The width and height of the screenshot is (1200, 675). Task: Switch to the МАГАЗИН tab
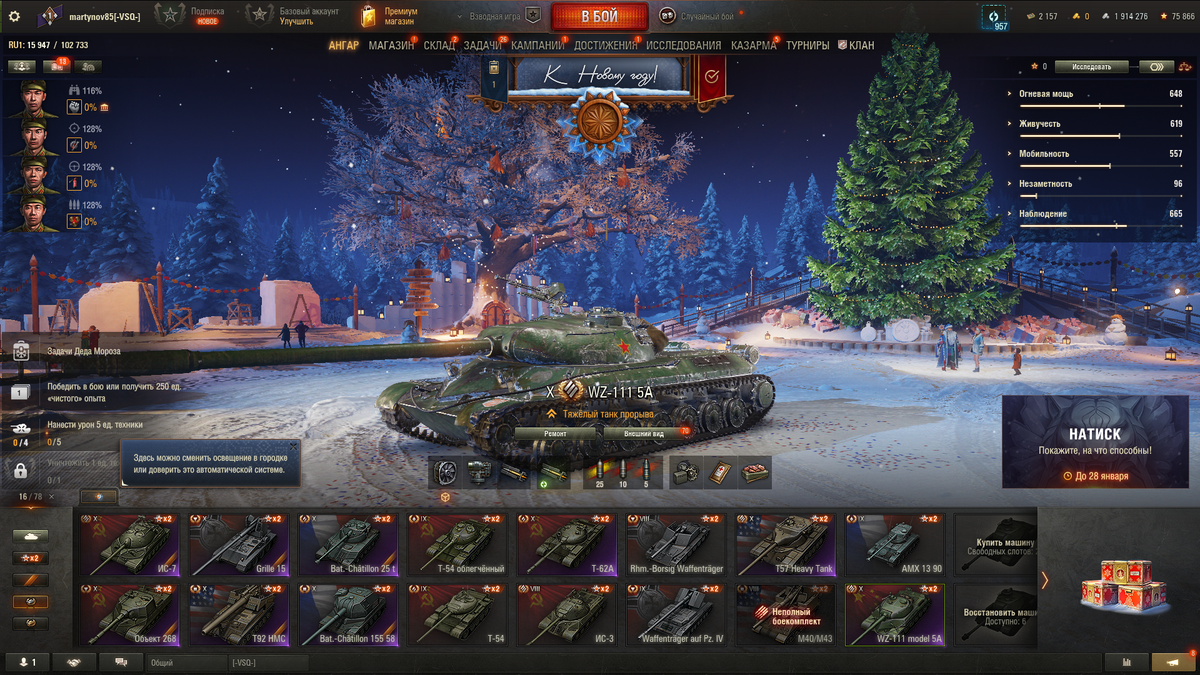click(x=391, y=46)
